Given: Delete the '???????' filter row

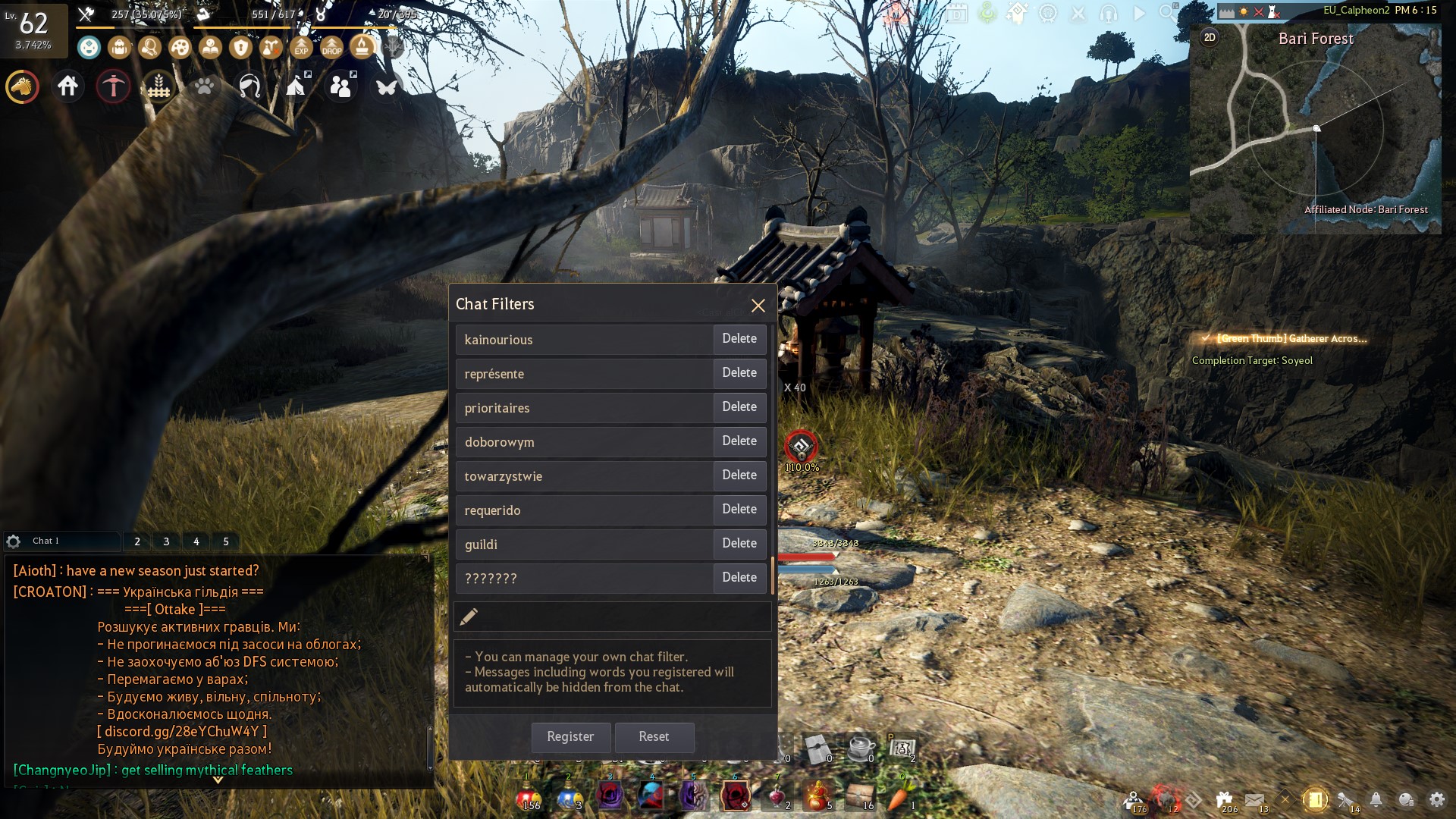Looking at the screenshot, I should click(739, 578).
